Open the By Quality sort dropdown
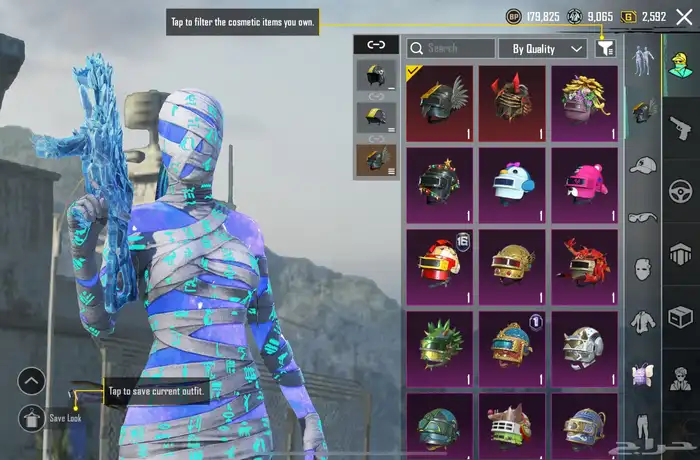The image size is (700, 460). pyautogui.click(x=543, y=48)
